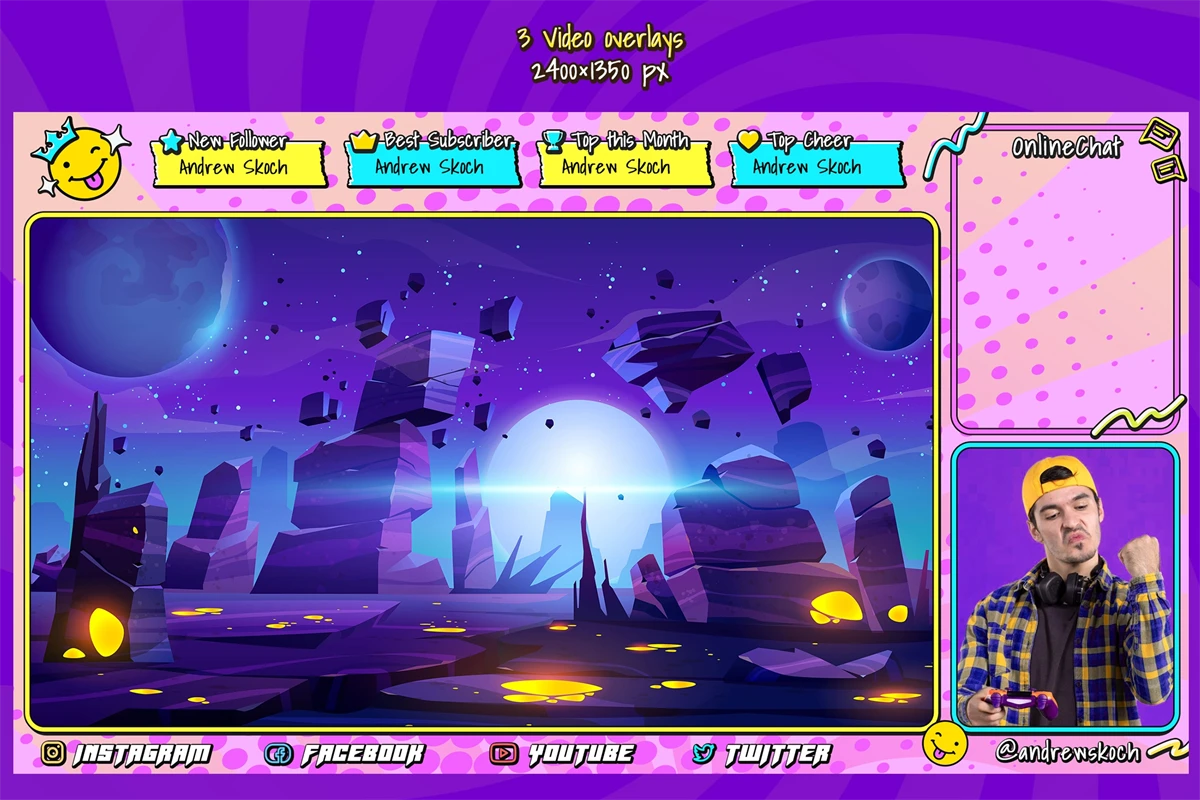Select the streamer webcam frame
Image resolution: width=1200 pixels, height=800 pixels.
point(1065,587)
